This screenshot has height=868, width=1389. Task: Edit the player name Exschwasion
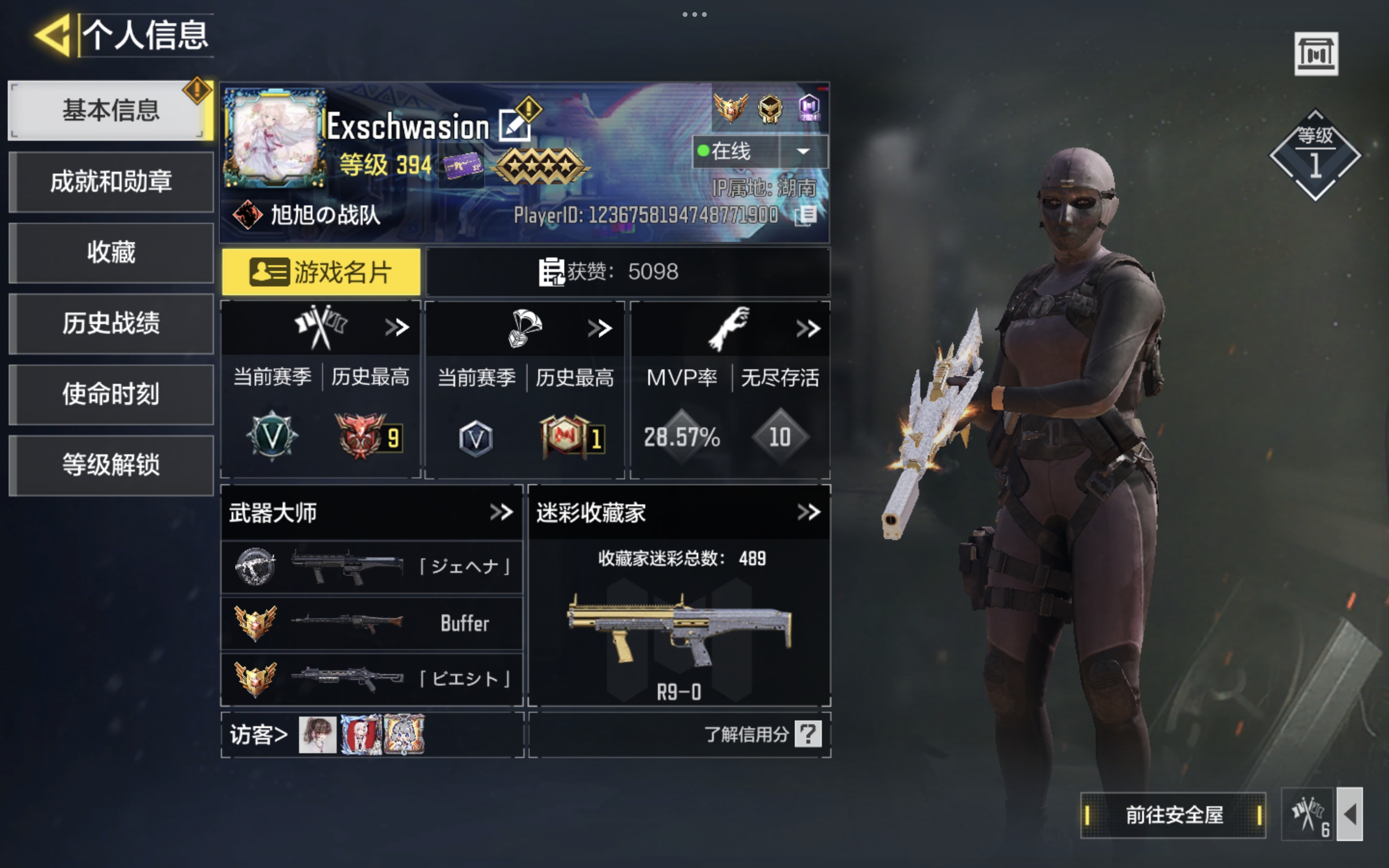(x=513, y=126)
